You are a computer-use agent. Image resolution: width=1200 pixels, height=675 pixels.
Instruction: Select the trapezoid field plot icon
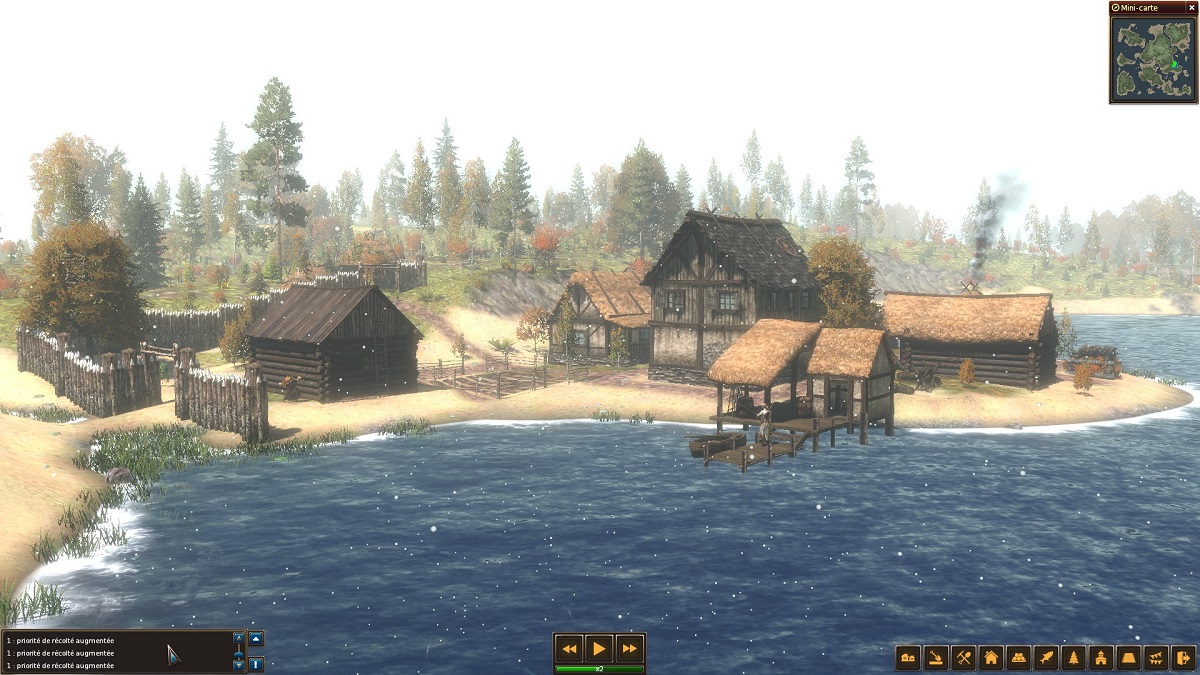tap(1129, 658)
